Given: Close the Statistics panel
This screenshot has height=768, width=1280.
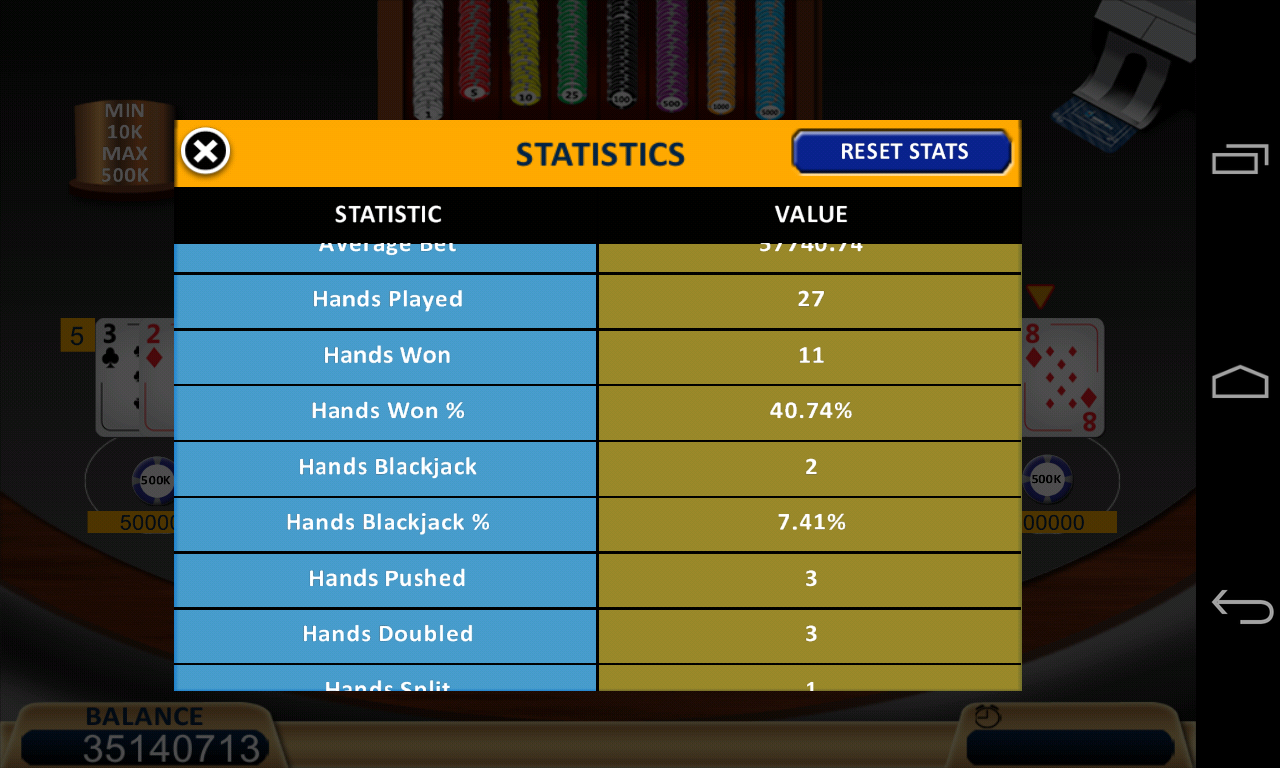Looking at the screenshot, I should [x=206, y=152].
